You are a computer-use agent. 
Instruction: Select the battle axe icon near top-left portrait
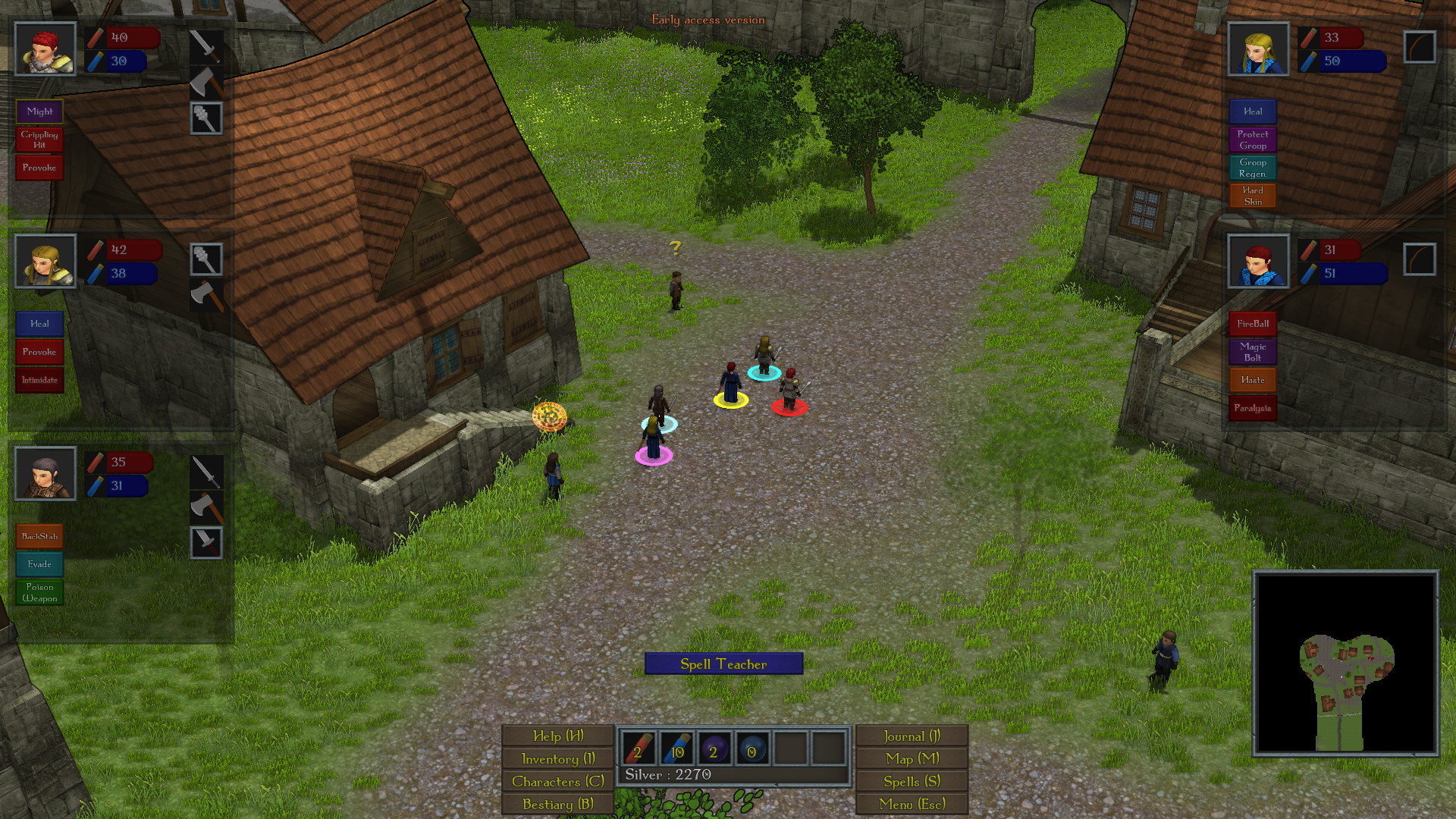tap(205, 84)
